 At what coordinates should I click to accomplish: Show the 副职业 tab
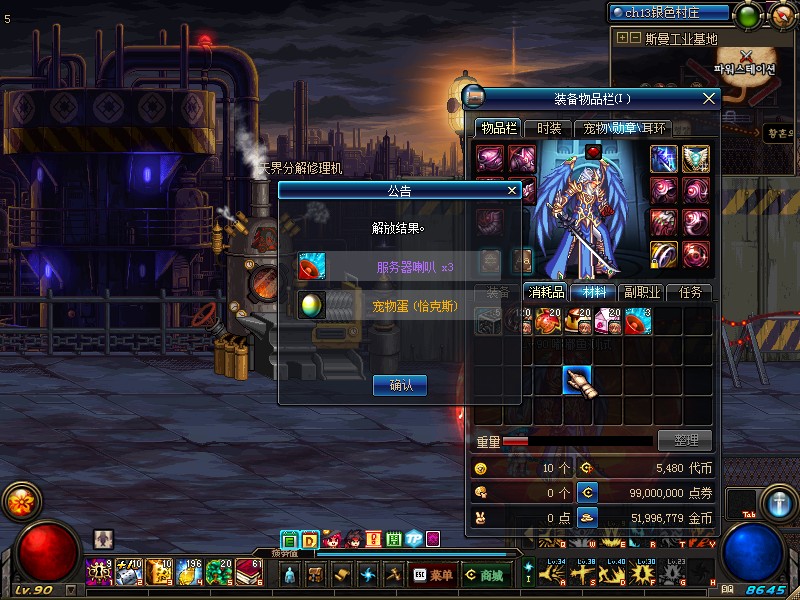click(x=640, y=293)
